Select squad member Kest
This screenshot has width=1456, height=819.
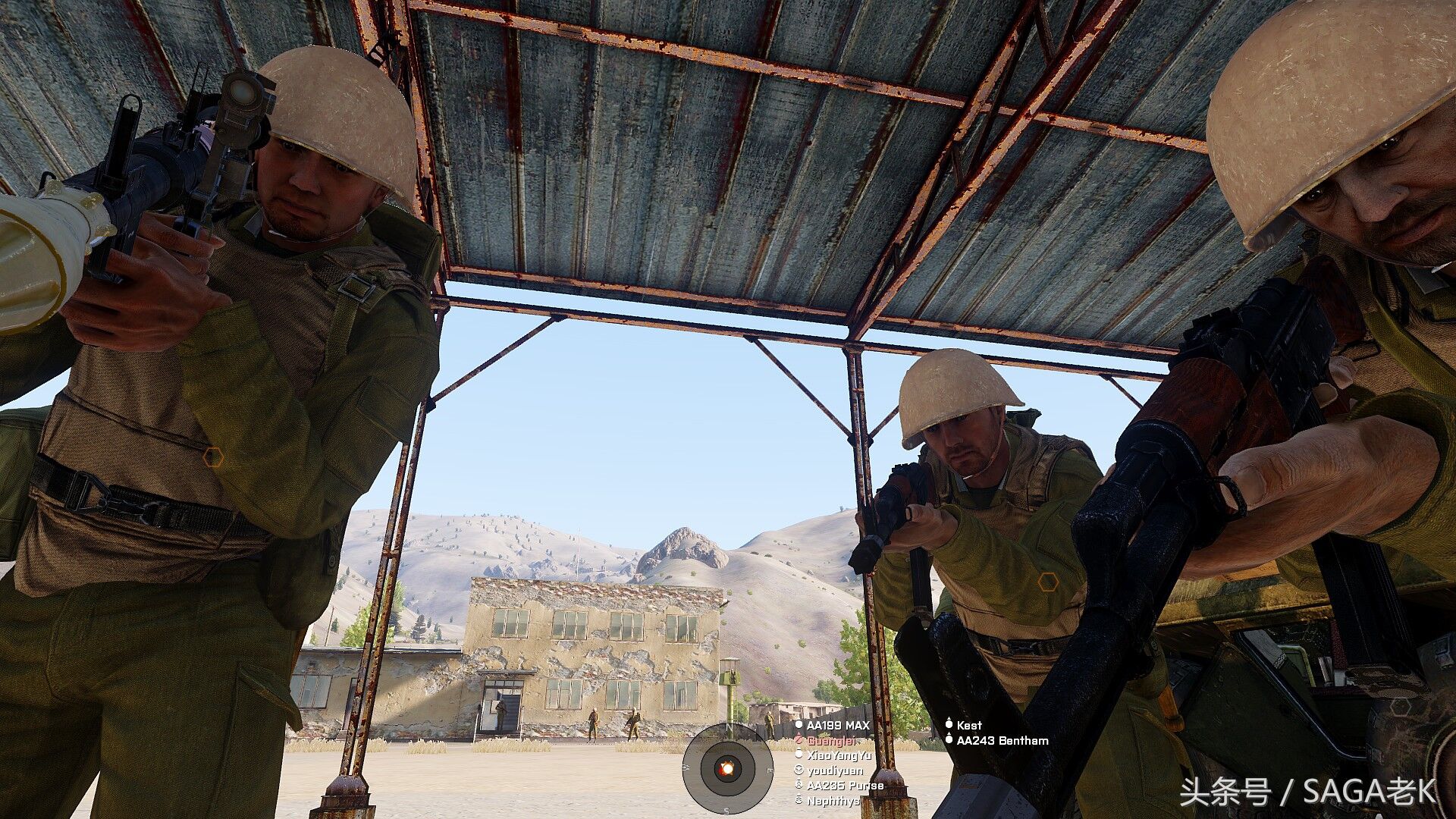tap(968, 726)
